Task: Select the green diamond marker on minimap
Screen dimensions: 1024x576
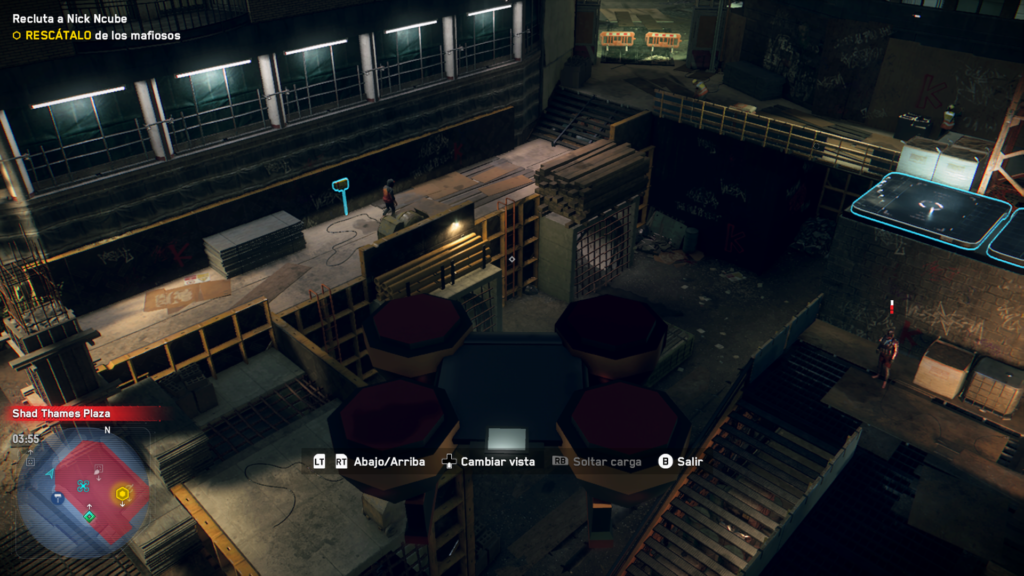Action: coord(89,516)
